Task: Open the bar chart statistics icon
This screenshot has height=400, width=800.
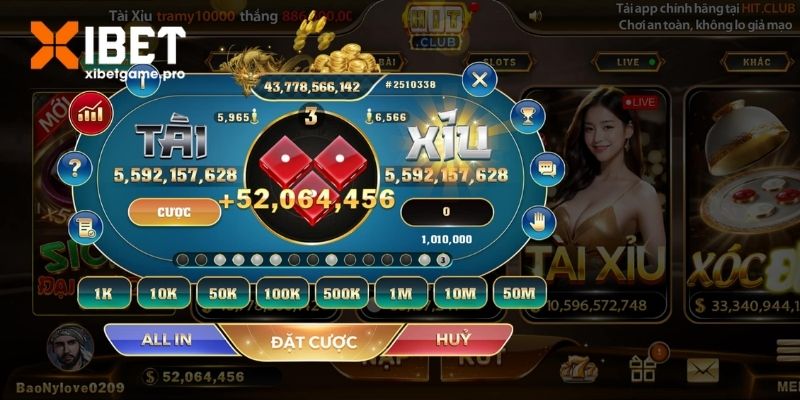Action: coord(93,111)
